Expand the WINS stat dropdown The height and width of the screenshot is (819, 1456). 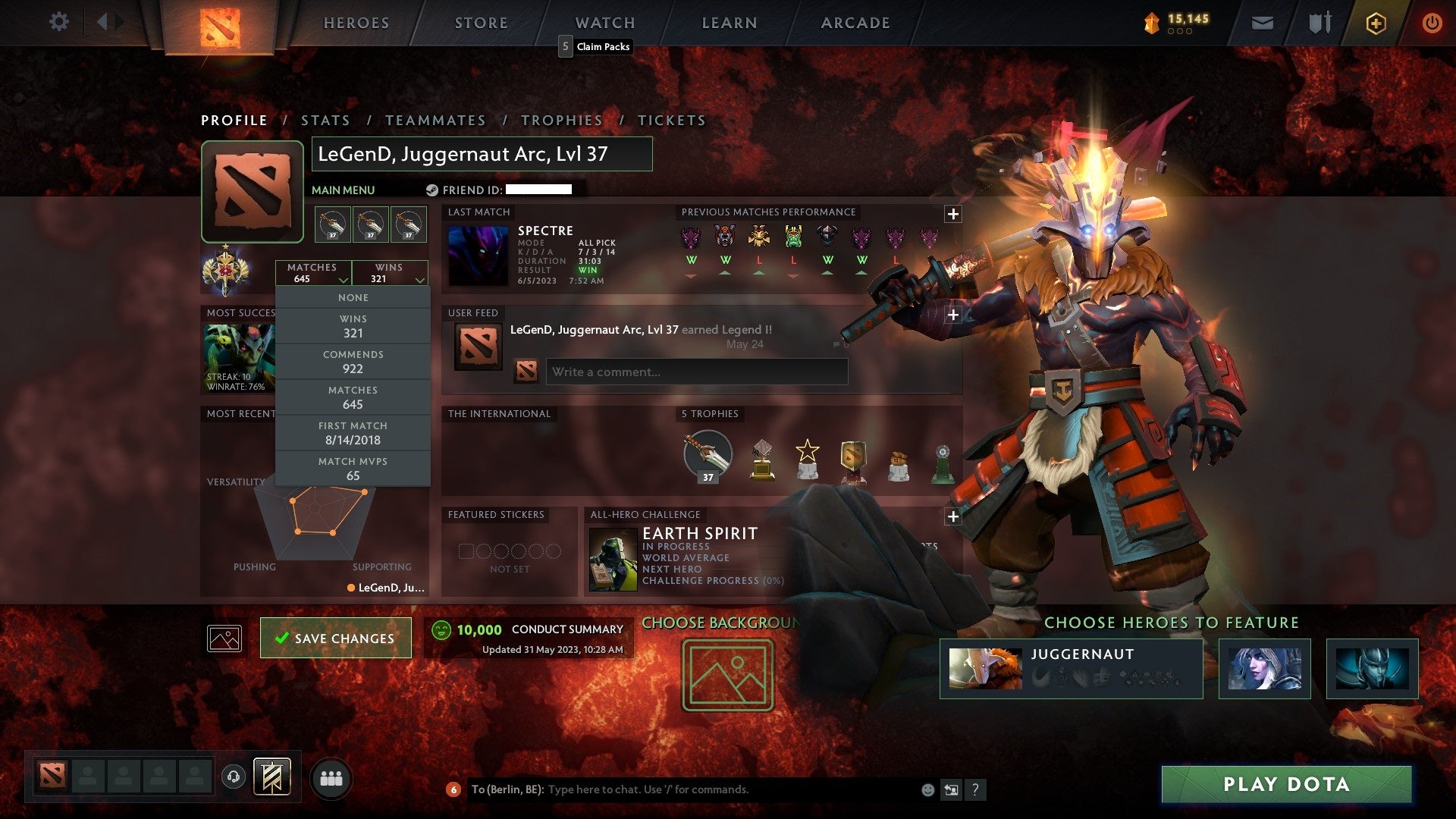390,273
